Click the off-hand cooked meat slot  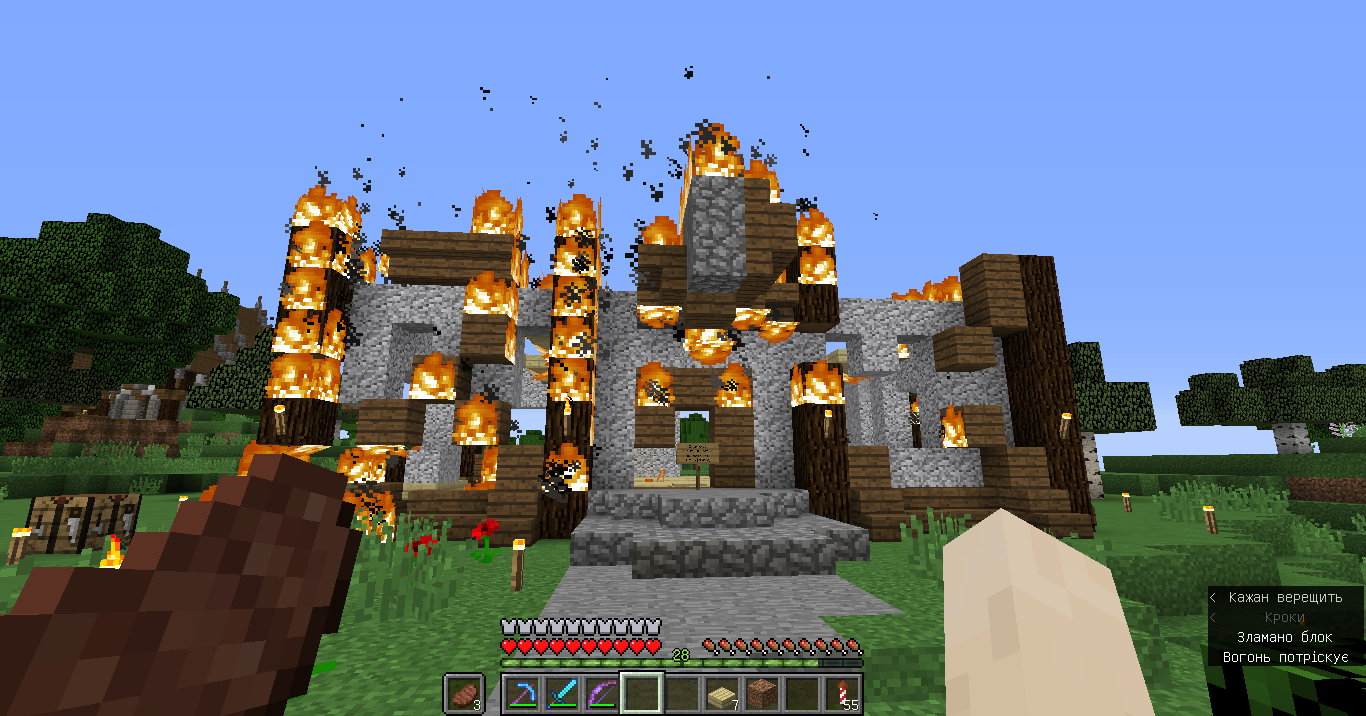click(x=464, y=693)
